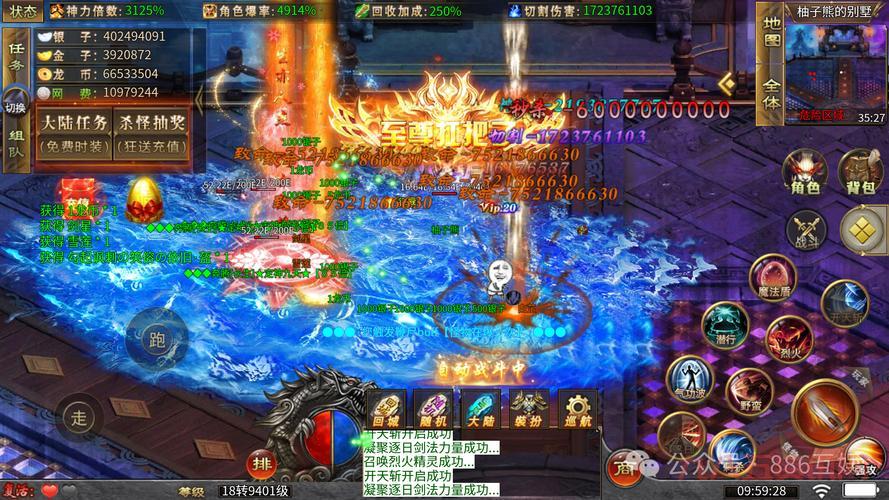Screen dimensions: 889x500
Task: Use the 潜行 stealth skill
Action: [725, 327]
